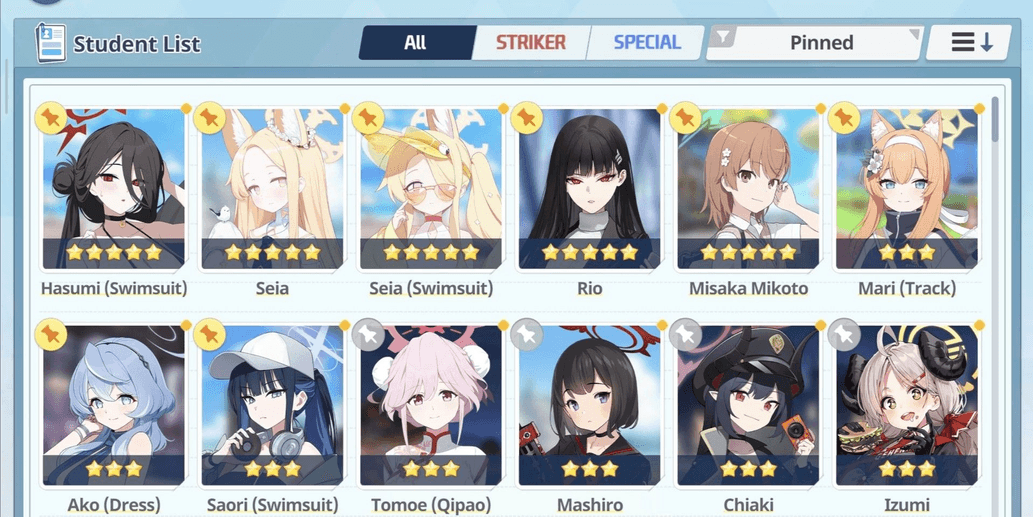Show the SPECIAL students tab
This screenshot has height=517, width=1033.
[646, 43]
